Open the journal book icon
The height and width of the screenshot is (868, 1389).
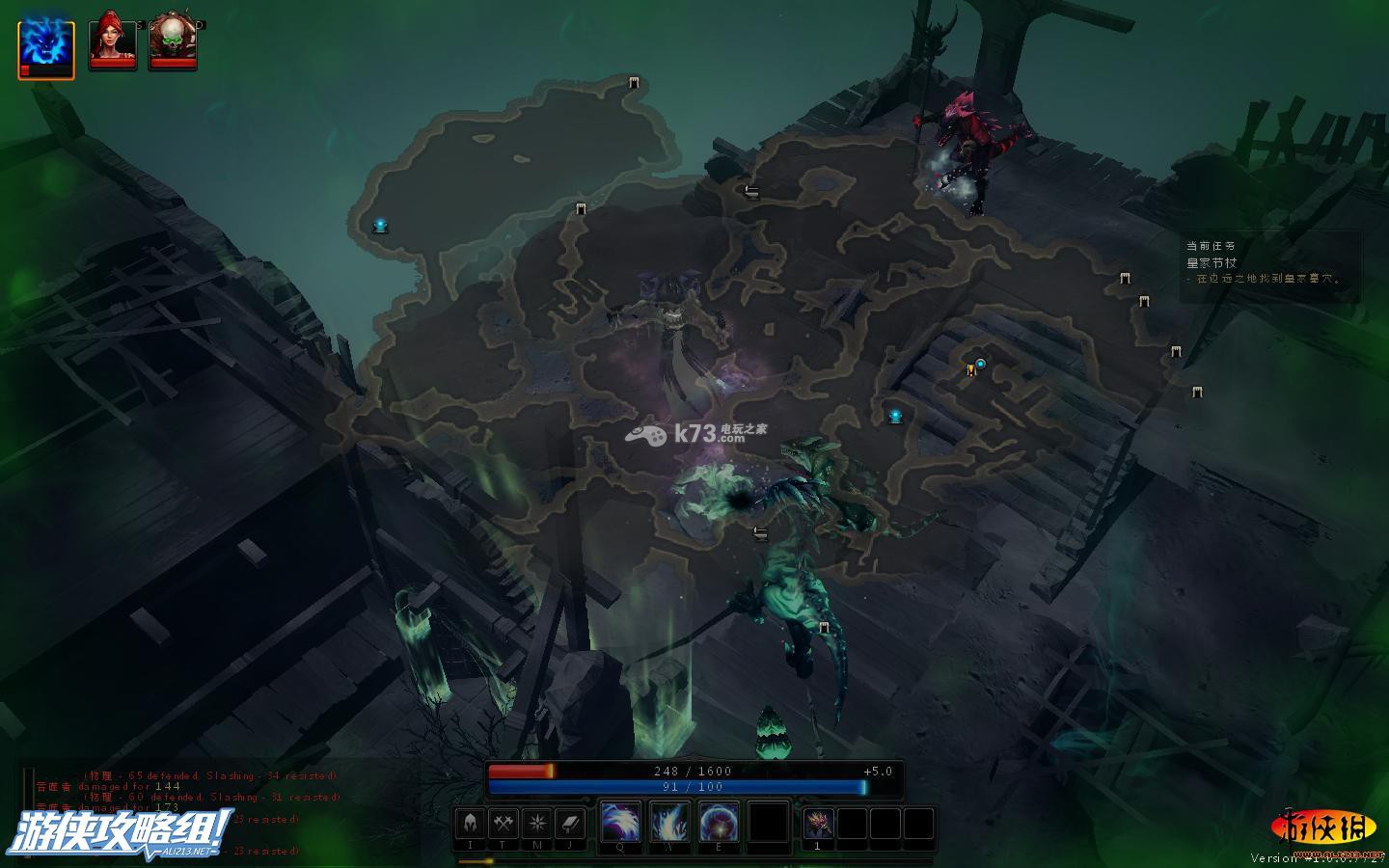[570, 825]
